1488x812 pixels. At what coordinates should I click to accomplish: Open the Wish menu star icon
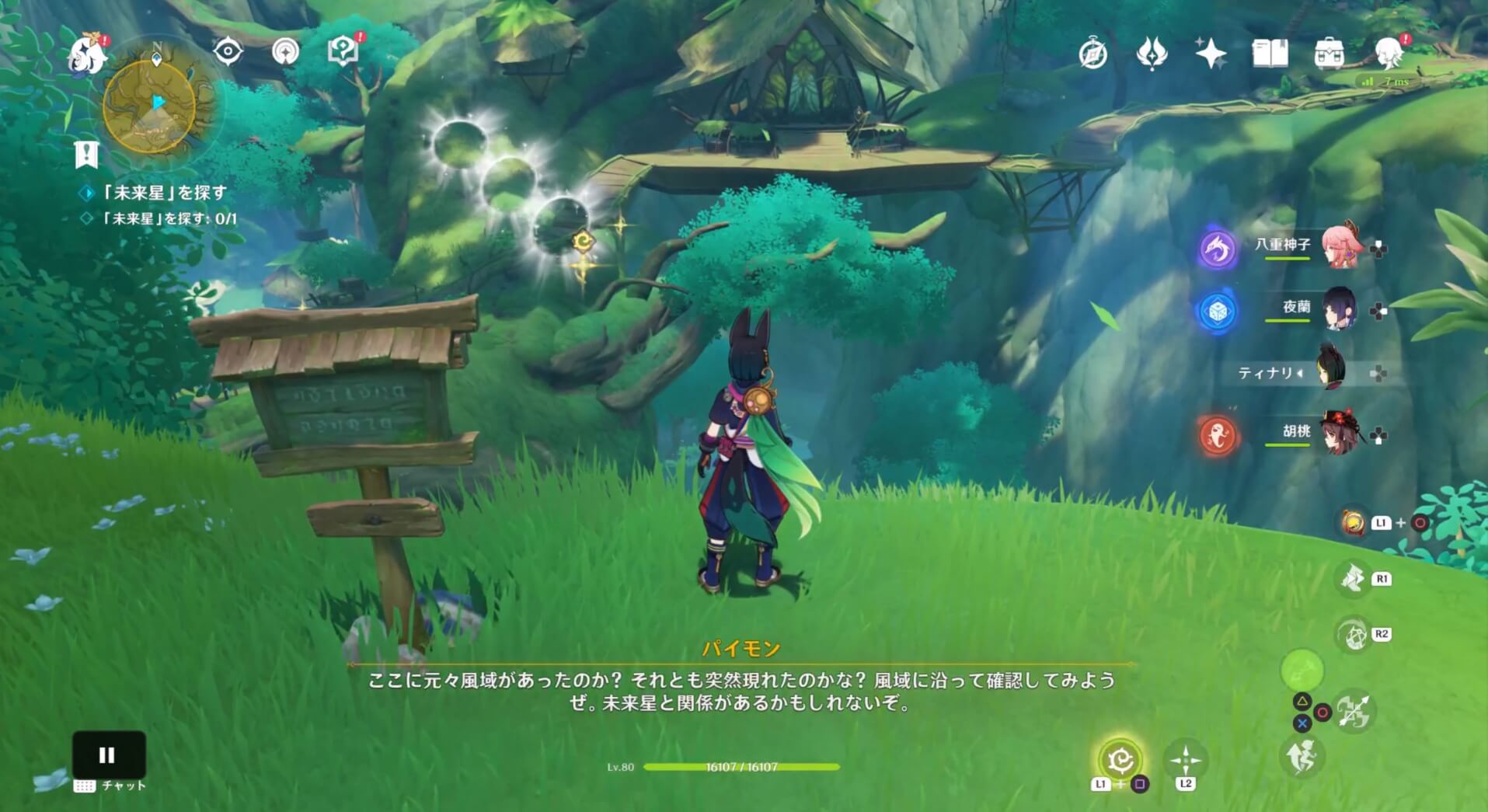coord(1212,52)
